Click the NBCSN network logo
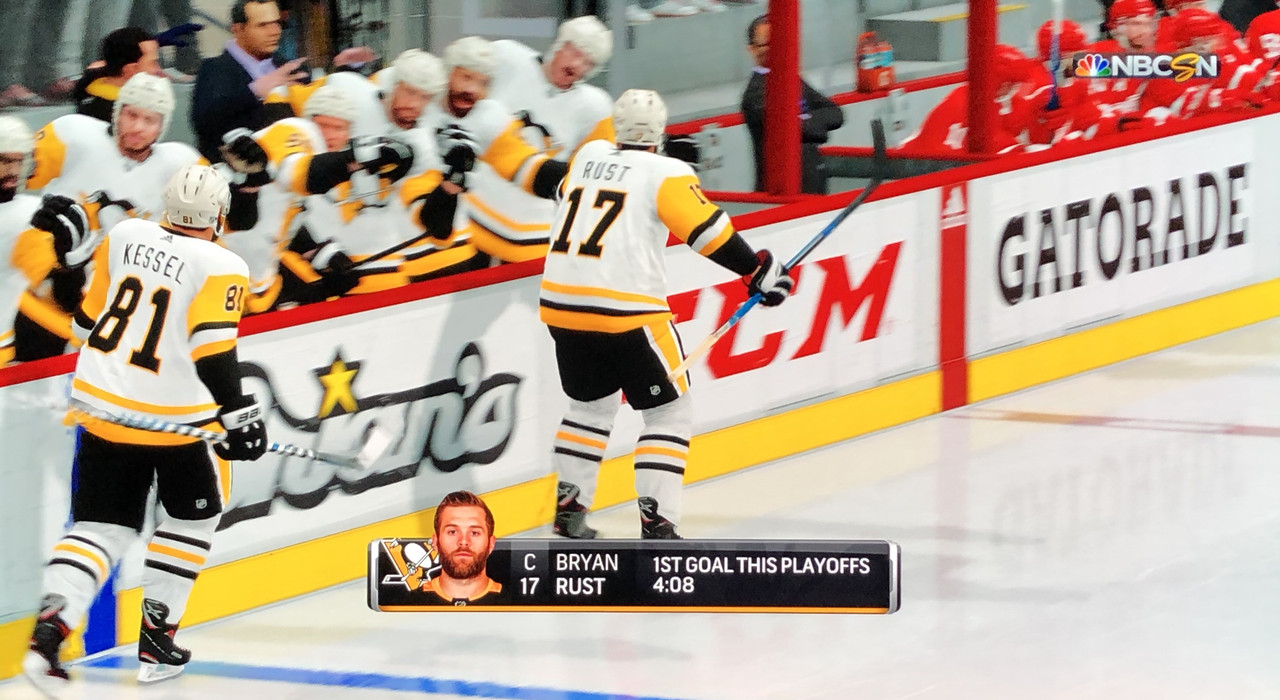 coord(1145,66)
